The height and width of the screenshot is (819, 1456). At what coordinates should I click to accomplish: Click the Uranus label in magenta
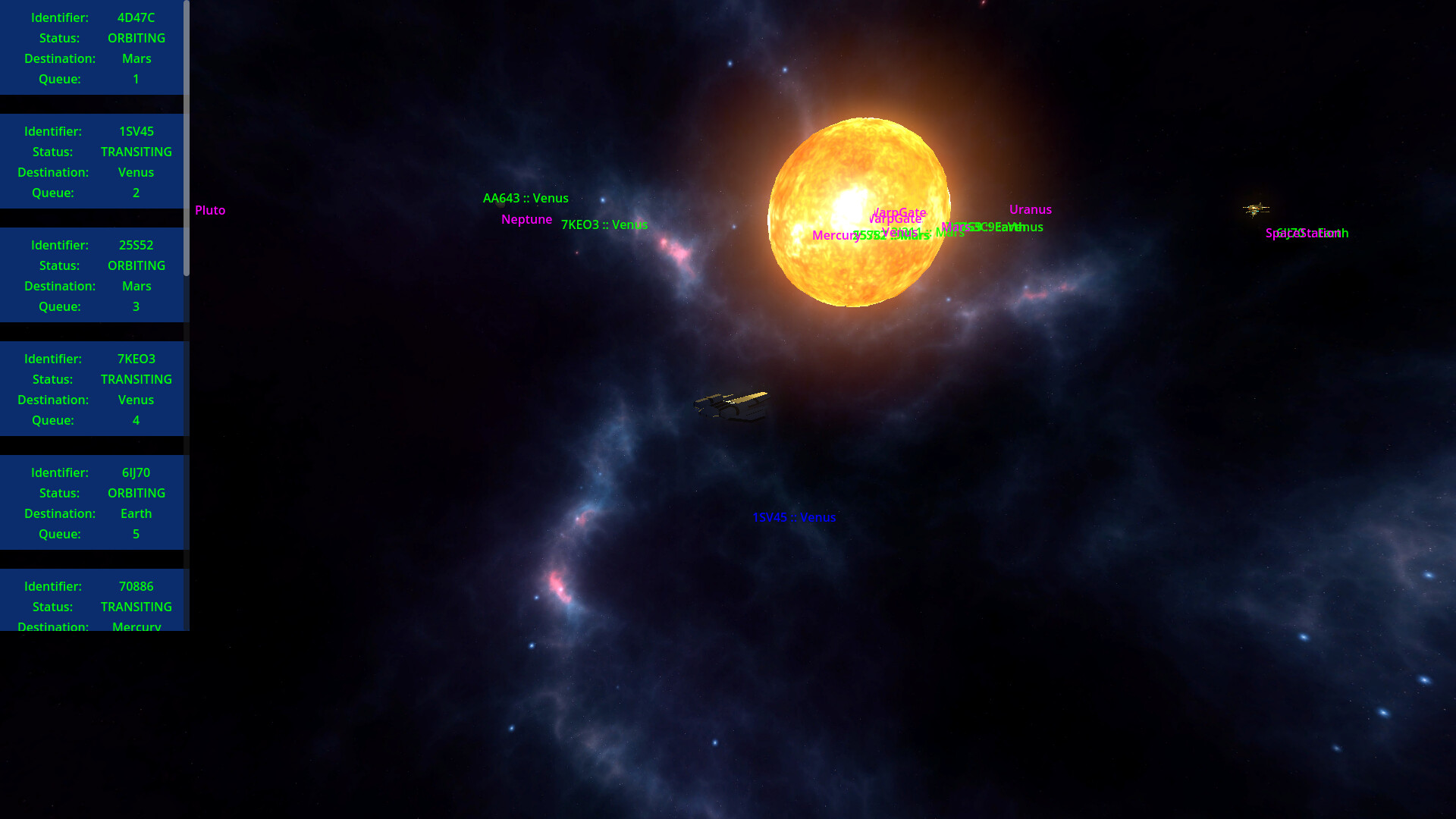tap(1030, 209)
